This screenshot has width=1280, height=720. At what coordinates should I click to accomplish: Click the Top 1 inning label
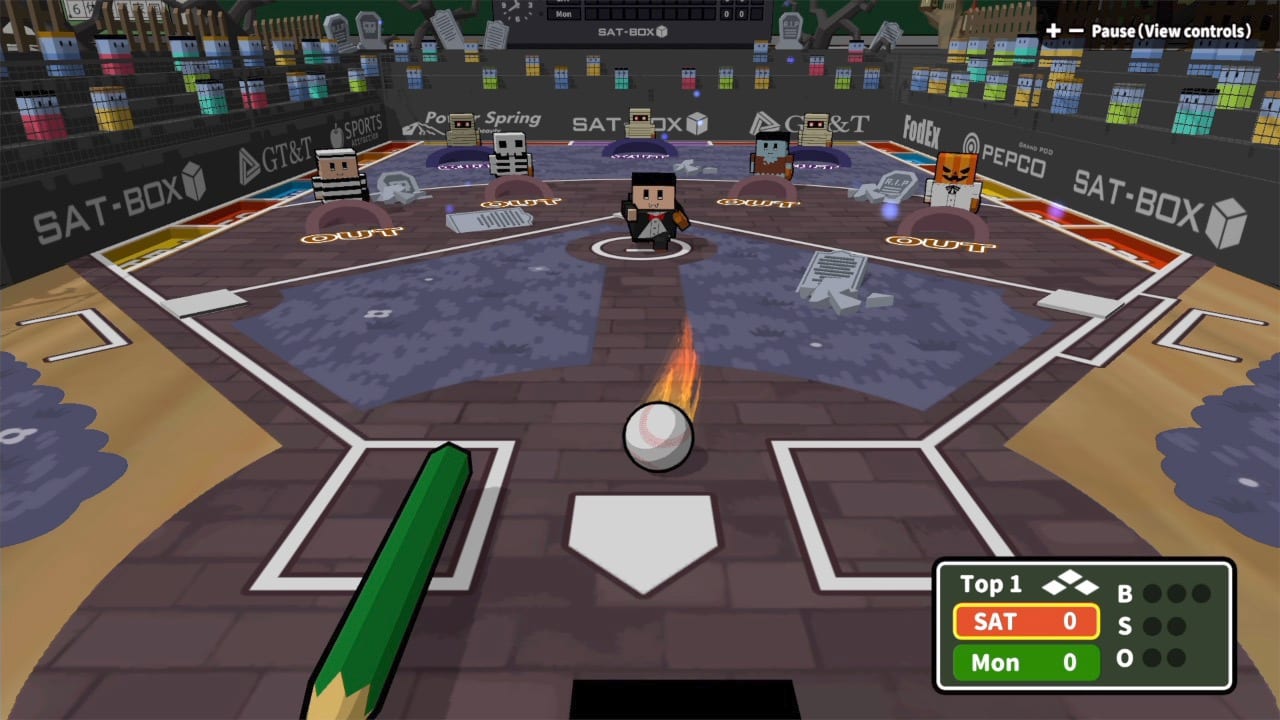coord(990,584)
